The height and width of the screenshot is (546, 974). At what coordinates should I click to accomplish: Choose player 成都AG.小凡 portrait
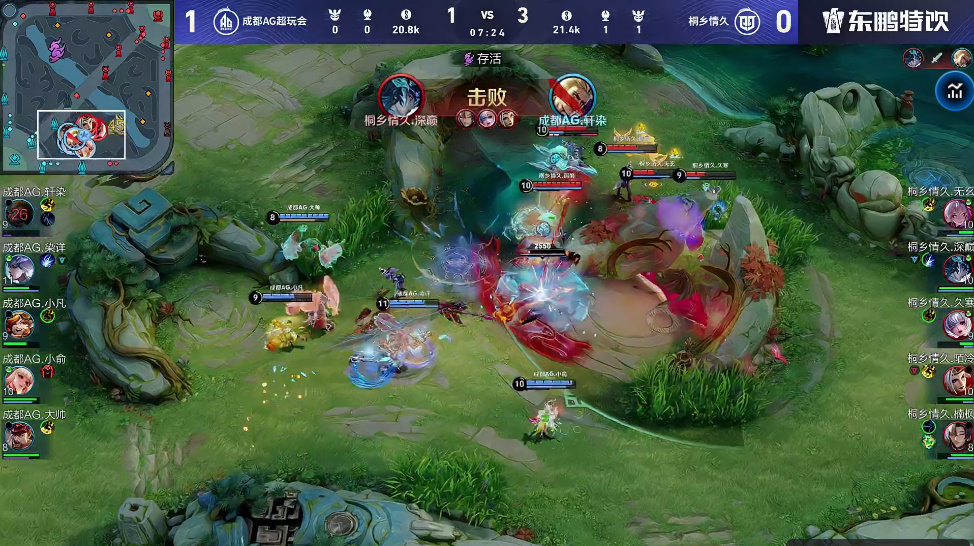pyautogui.click(x=19, y=324)
